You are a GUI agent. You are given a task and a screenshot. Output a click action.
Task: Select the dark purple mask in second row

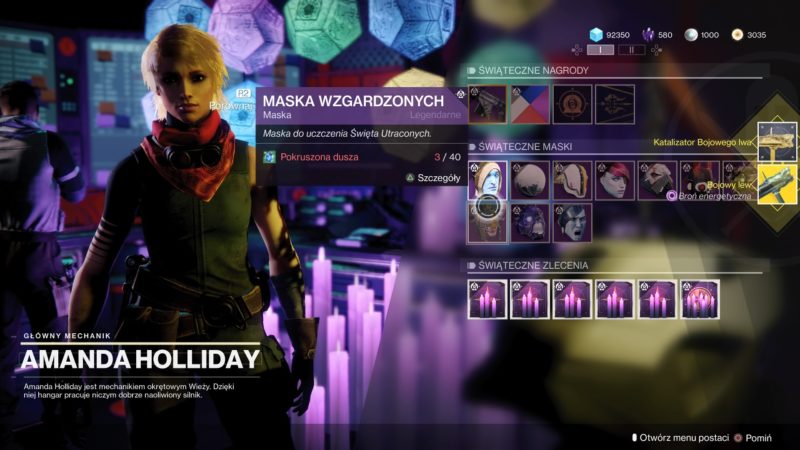(530, 223)
